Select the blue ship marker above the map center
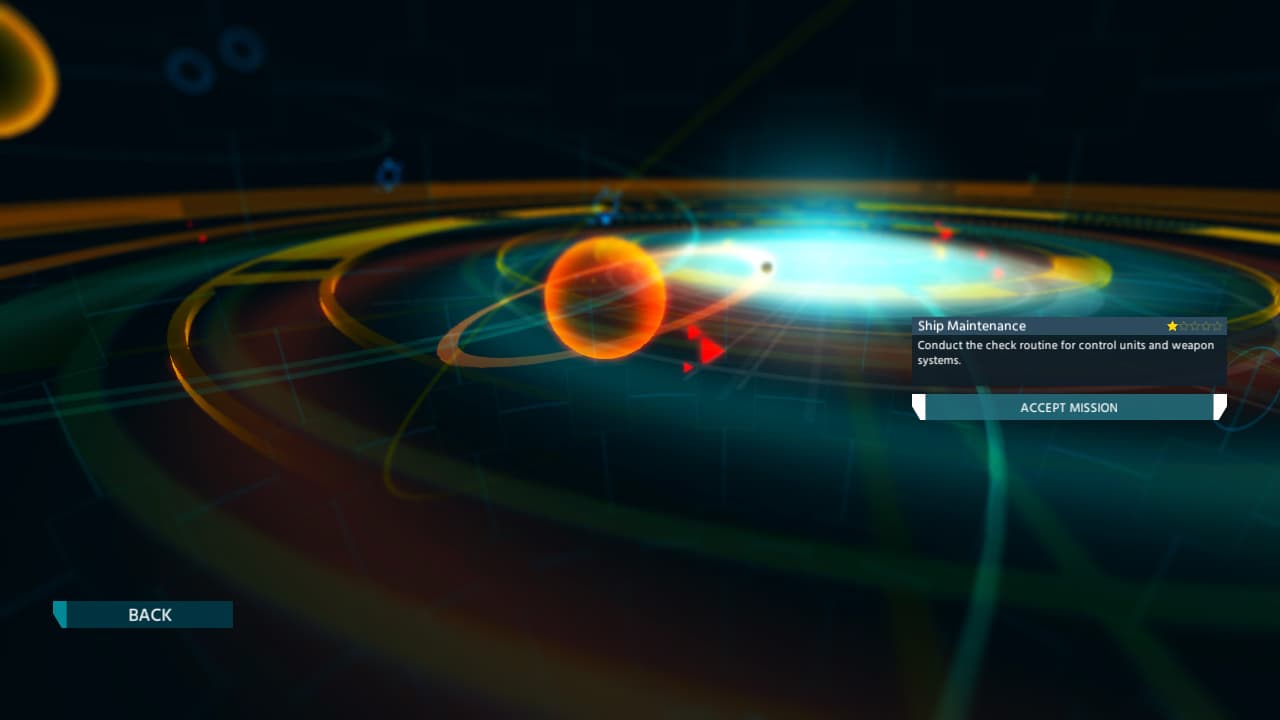Viewport: 1280px width, 720px height. click(x=605, y=218)
